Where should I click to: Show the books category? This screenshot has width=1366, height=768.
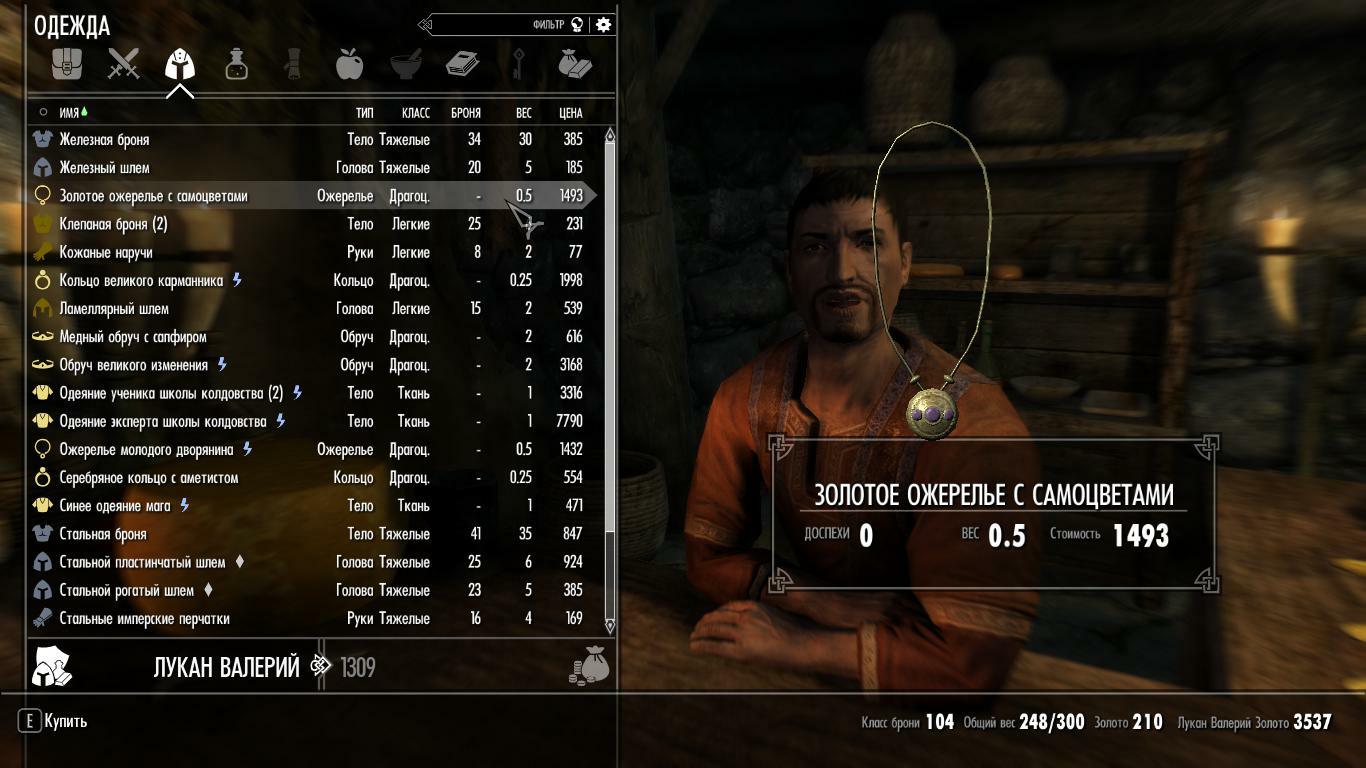(462, 64)
